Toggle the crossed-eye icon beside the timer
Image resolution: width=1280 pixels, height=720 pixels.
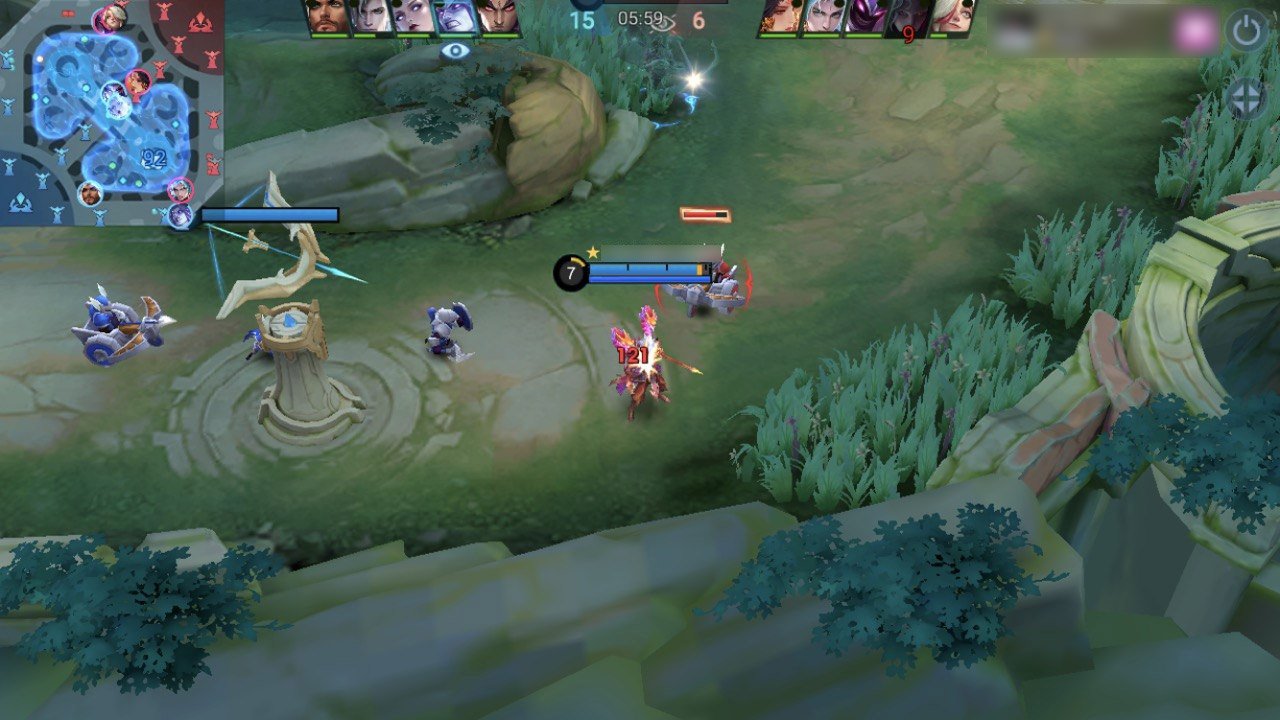point(662,22)
